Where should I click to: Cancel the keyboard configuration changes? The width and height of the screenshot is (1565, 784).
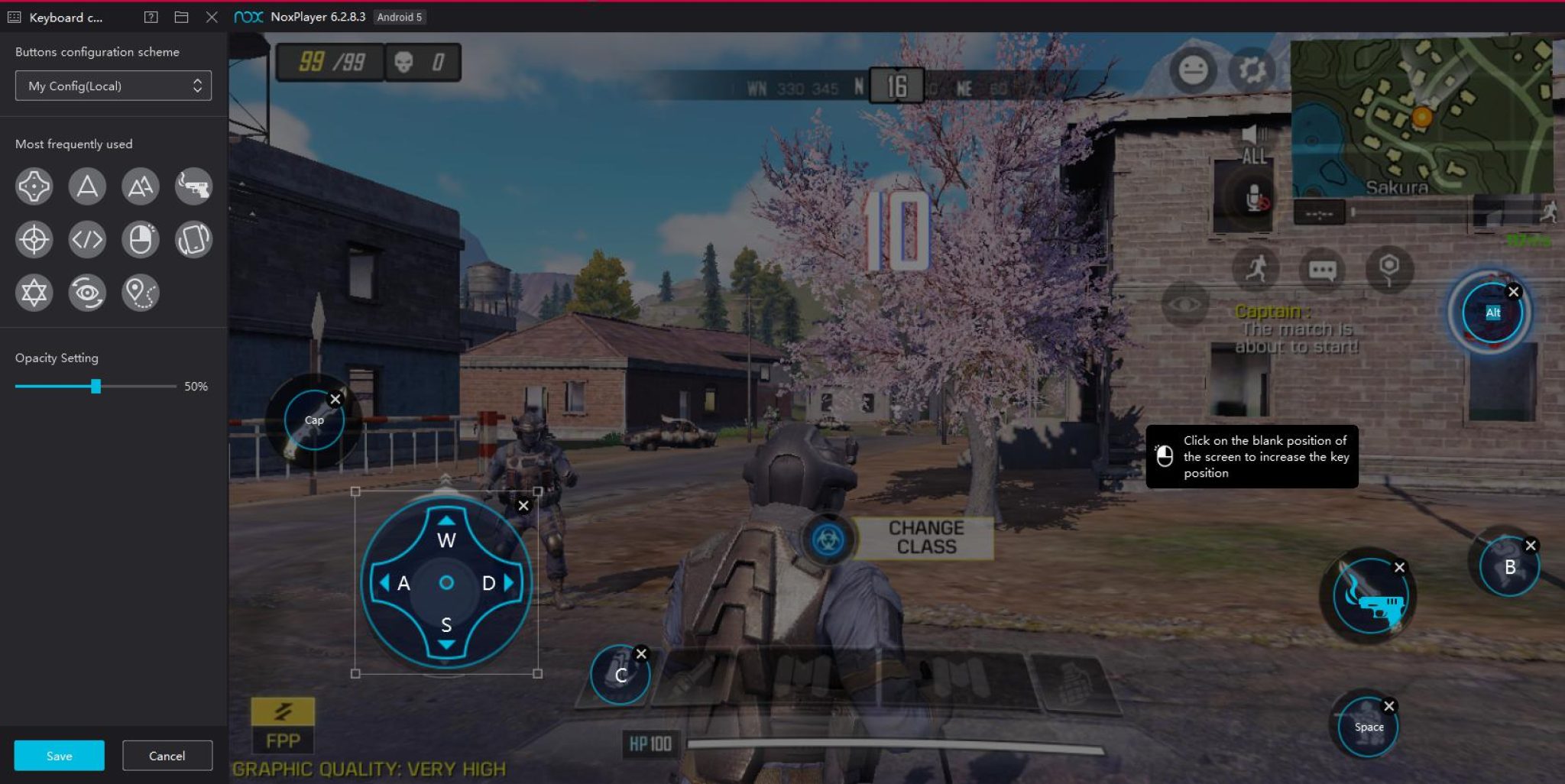click(167, 756)
